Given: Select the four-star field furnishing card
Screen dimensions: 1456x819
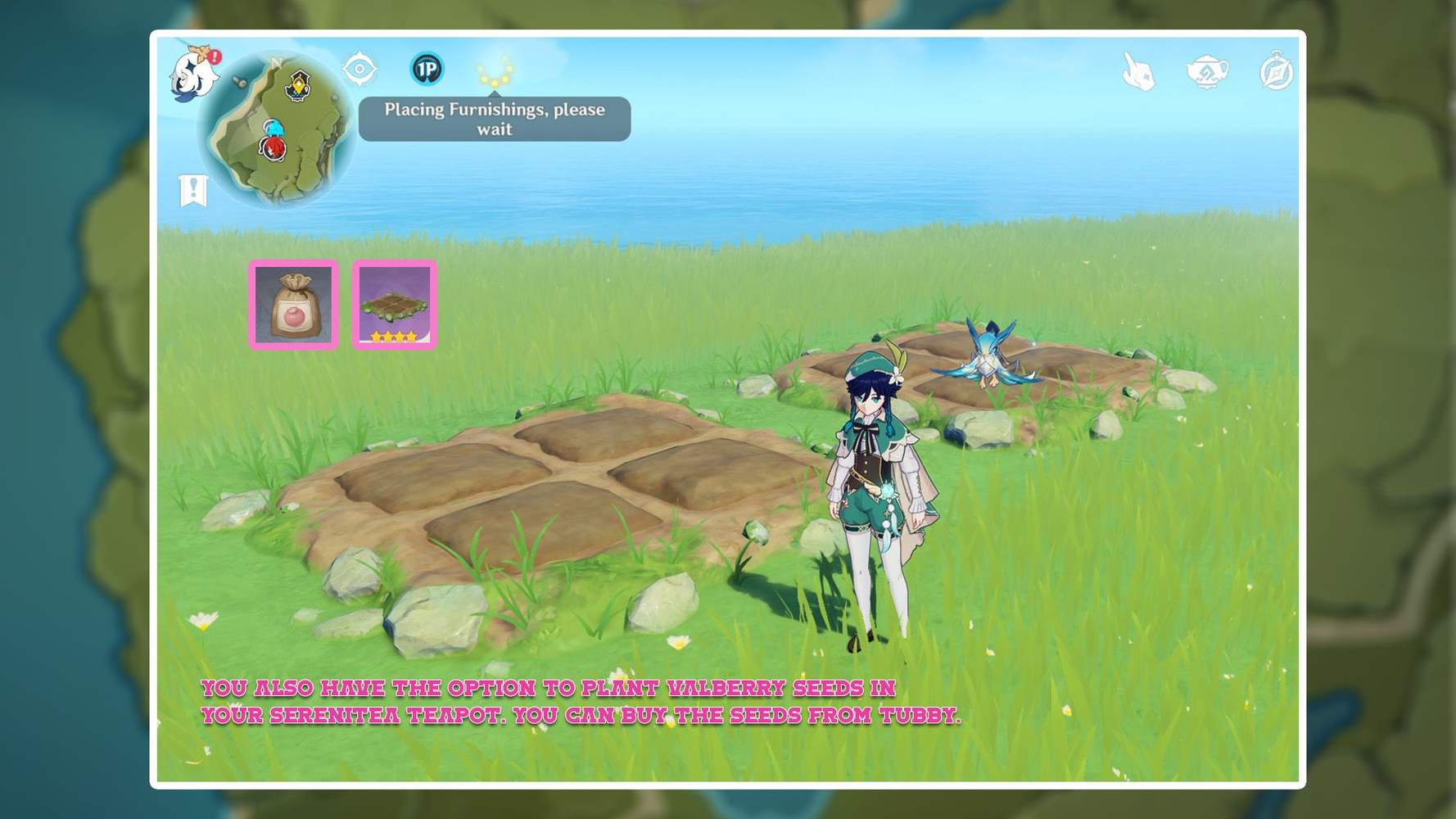Looking at the screenshot, I should (395, 306).
